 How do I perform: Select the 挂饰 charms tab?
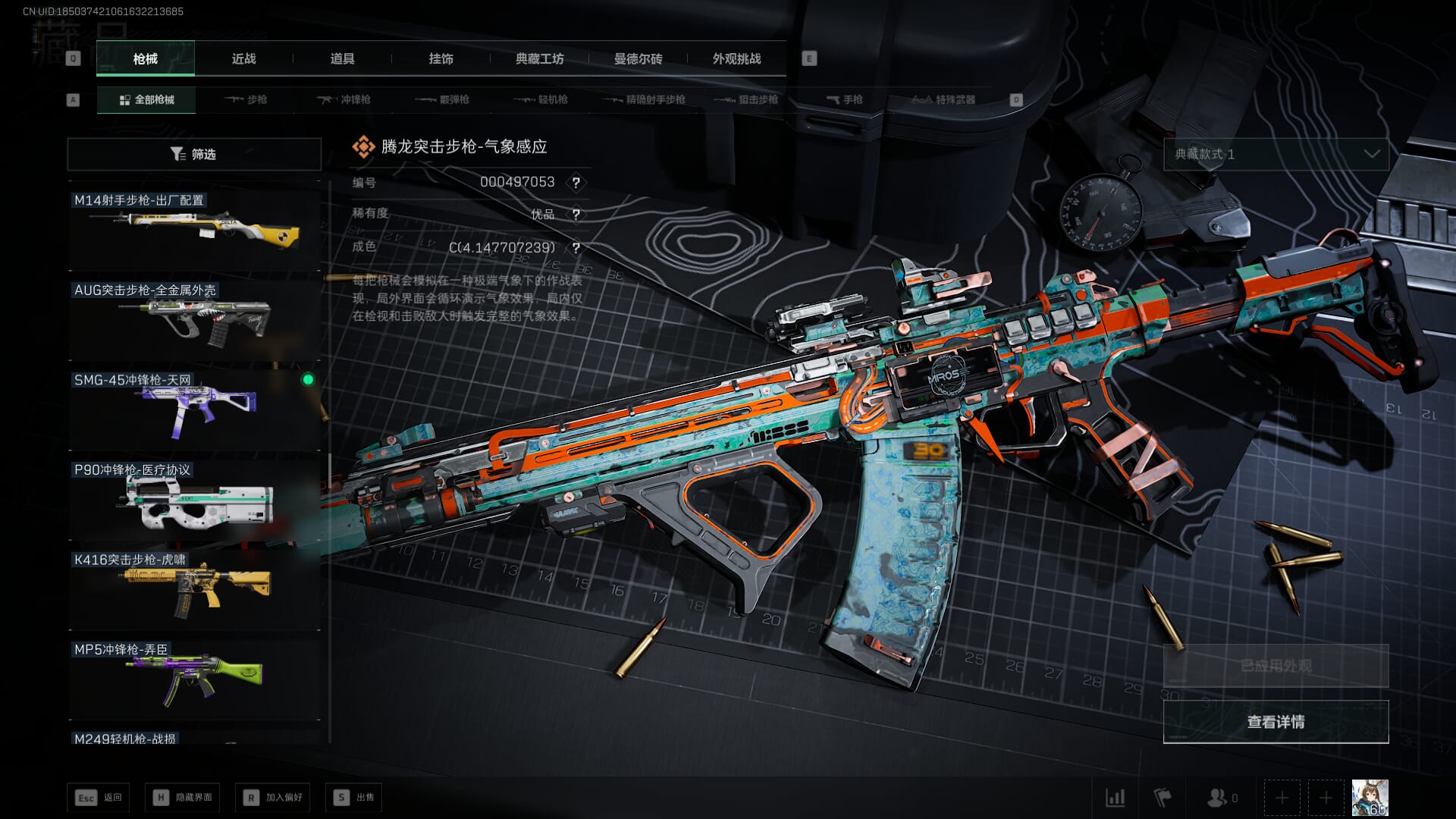[x=441, y=59]
